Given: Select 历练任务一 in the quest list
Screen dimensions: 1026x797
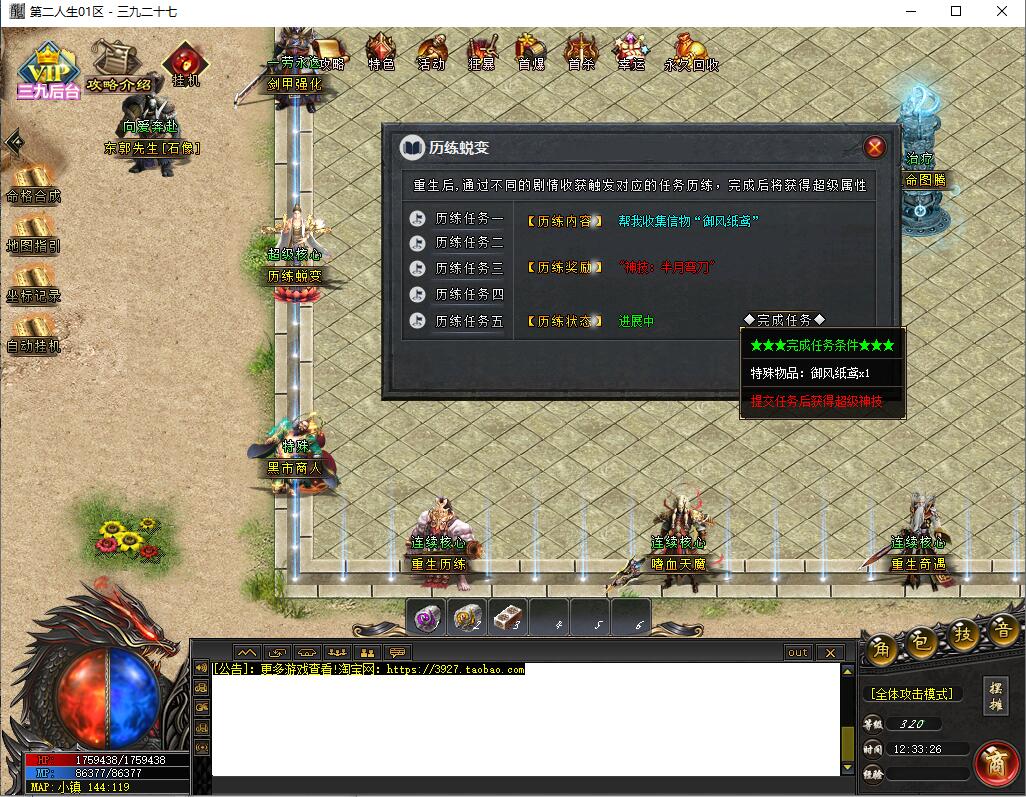Looking at the screenshot, I should [468, 218].
